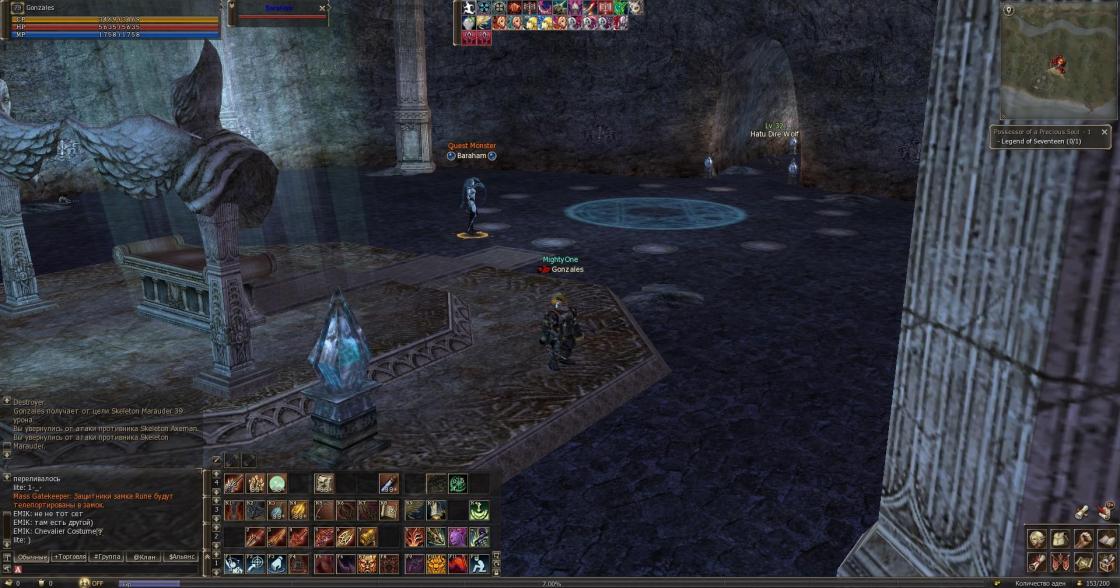
Task: Switch to the $Альянс chat tab
Action: tap(181, 556)
